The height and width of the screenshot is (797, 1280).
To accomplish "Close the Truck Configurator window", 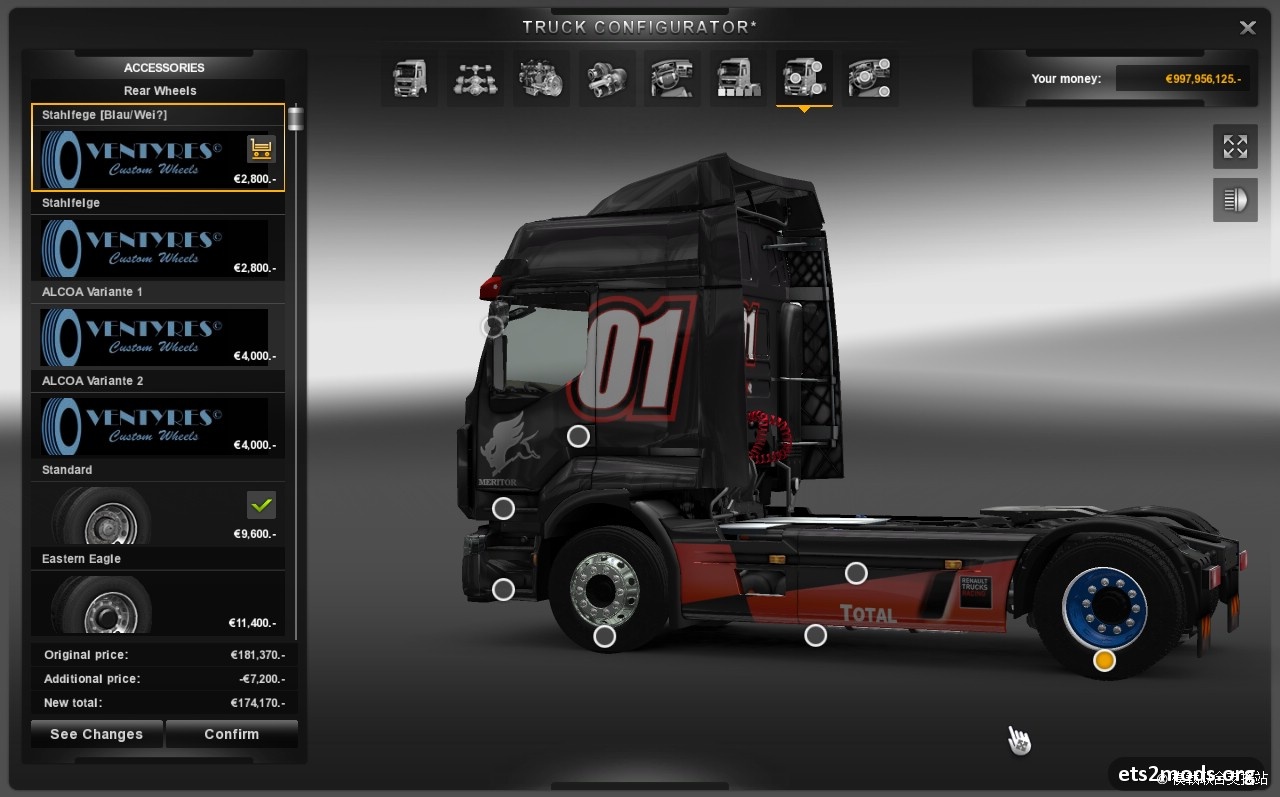I will [x=1247, y=28].
